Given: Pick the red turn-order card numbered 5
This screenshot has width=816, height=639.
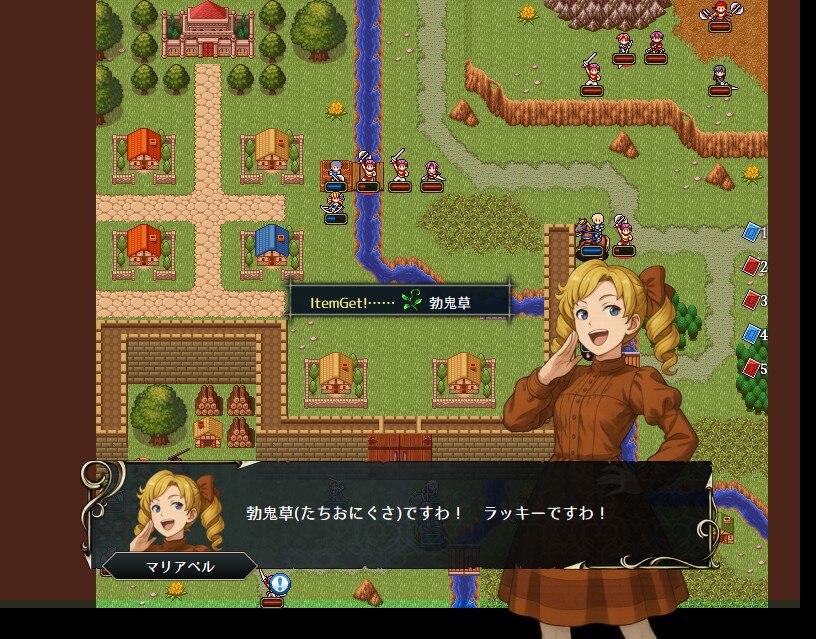Looking at the screenshot, I should coord(751,368).
